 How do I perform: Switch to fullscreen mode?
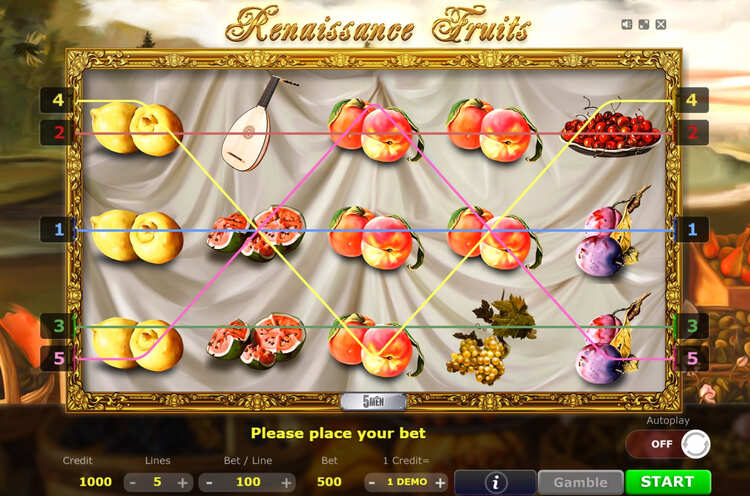tap(644, 24)
